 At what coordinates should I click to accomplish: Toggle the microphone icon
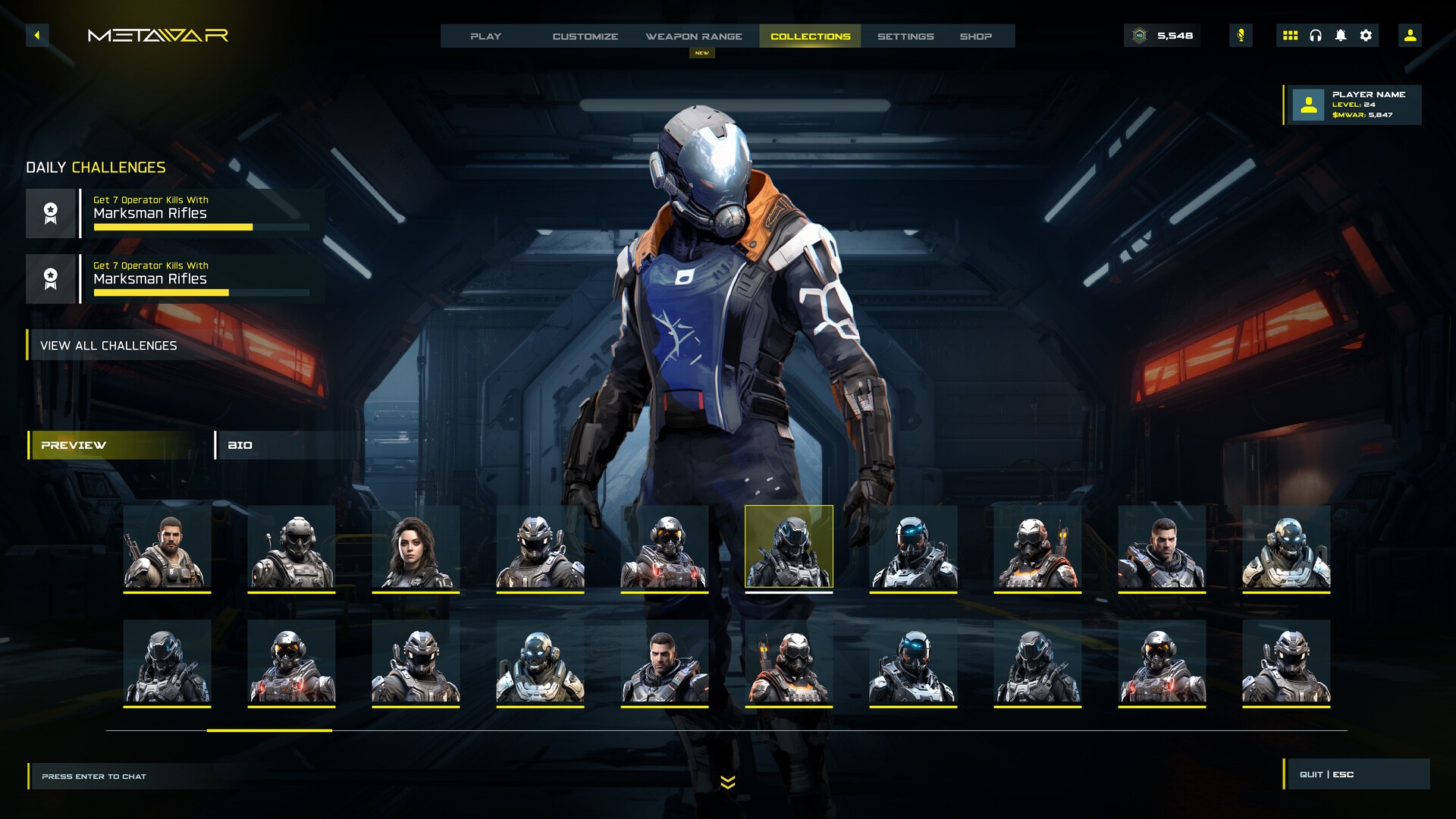tap(1241, 36)
